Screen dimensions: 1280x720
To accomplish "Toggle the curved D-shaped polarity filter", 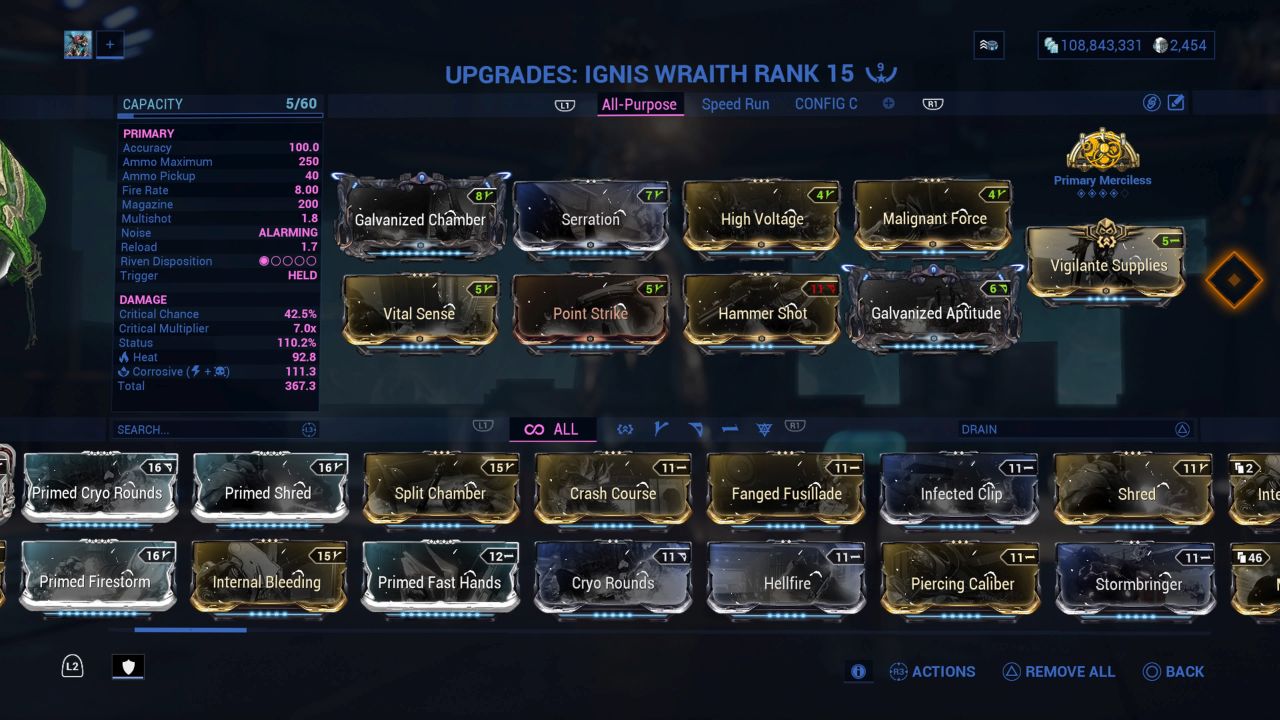I will (695, 428).
